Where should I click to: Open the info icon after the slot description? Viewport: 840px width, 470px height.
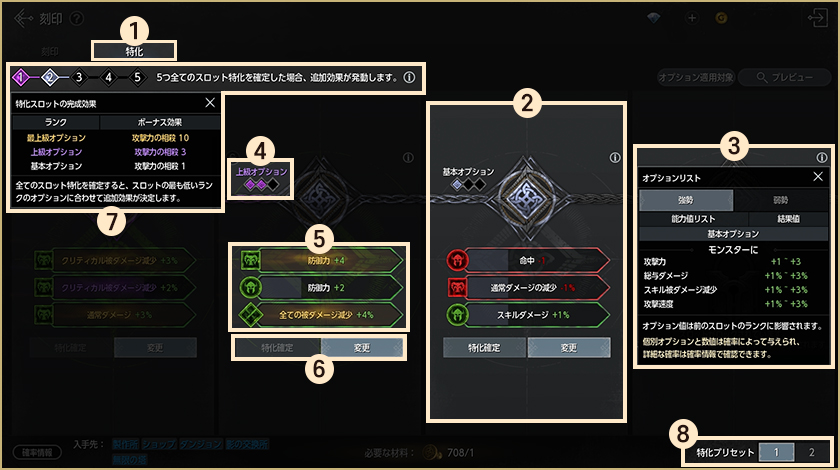[409, 77]
